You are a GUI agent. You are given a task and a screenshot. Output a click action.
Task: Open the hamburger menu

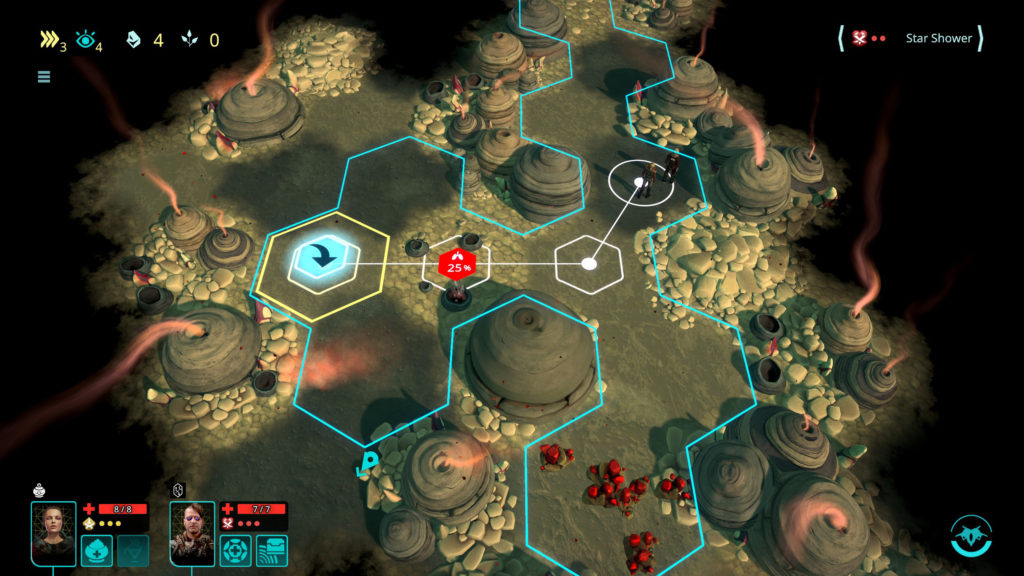pos(44,76)
